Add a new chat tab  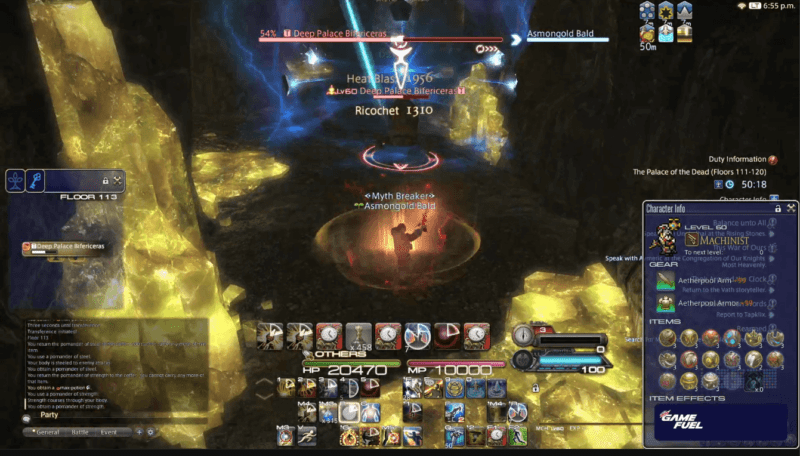pos(138,432)
